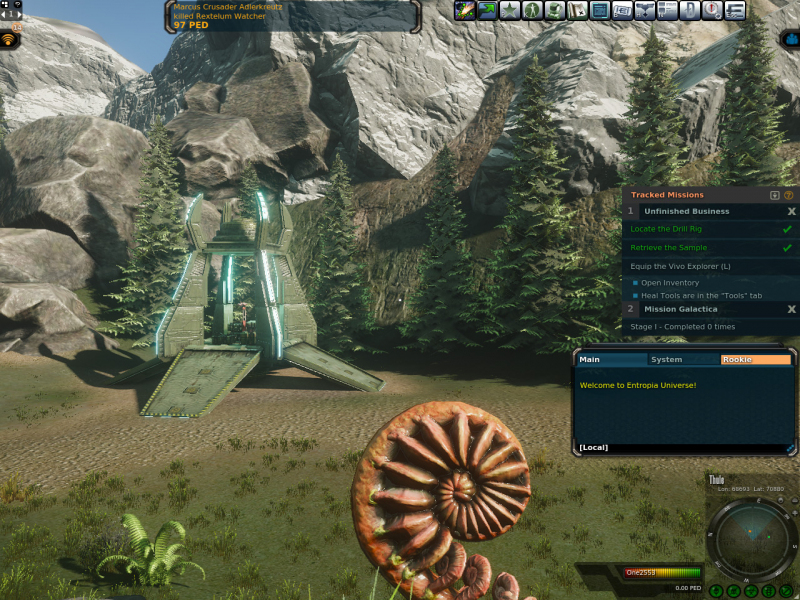
Task: Click the compass icon in top toolbar
Action: [712, 11]
